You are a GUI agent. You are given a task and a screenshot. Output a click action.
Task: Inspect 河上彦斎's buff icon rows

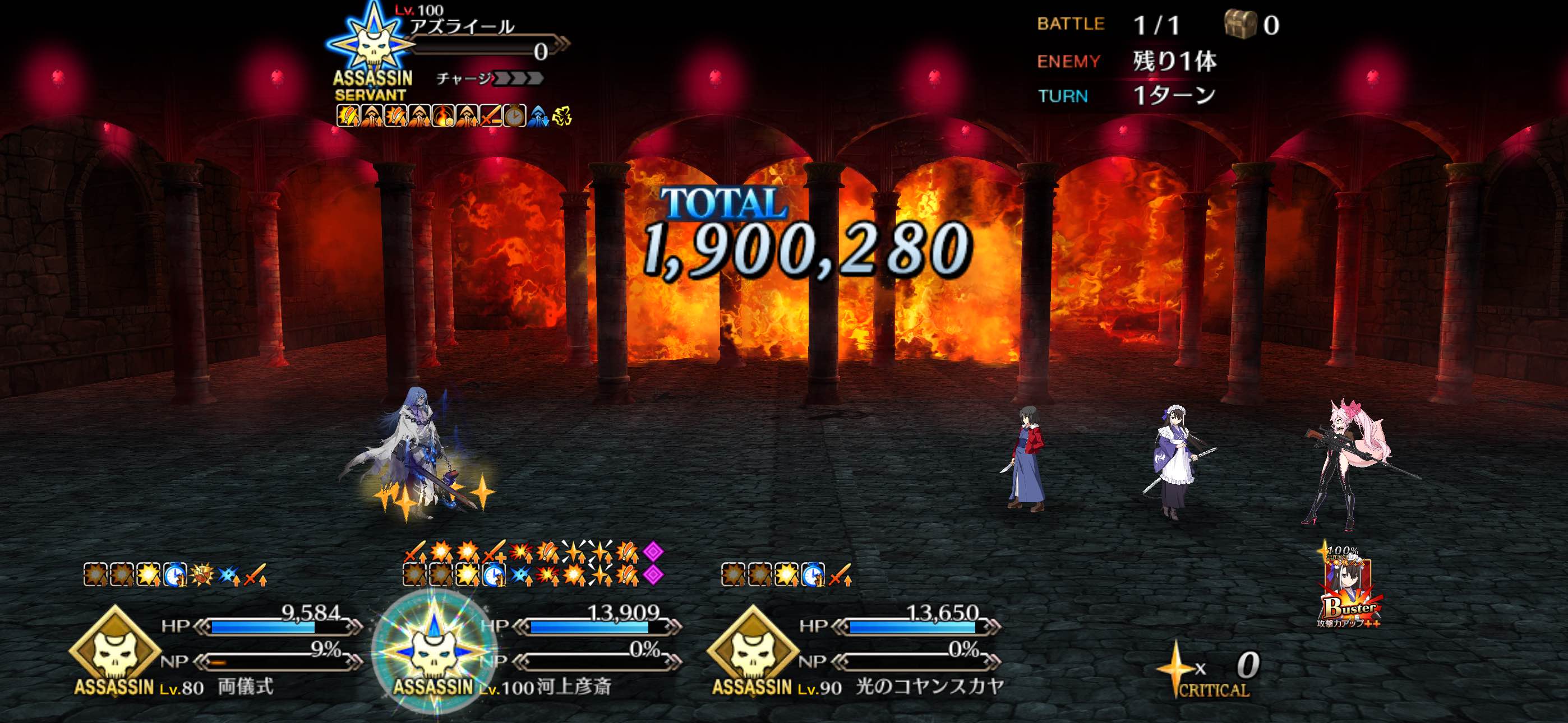(x=533, y=563)
